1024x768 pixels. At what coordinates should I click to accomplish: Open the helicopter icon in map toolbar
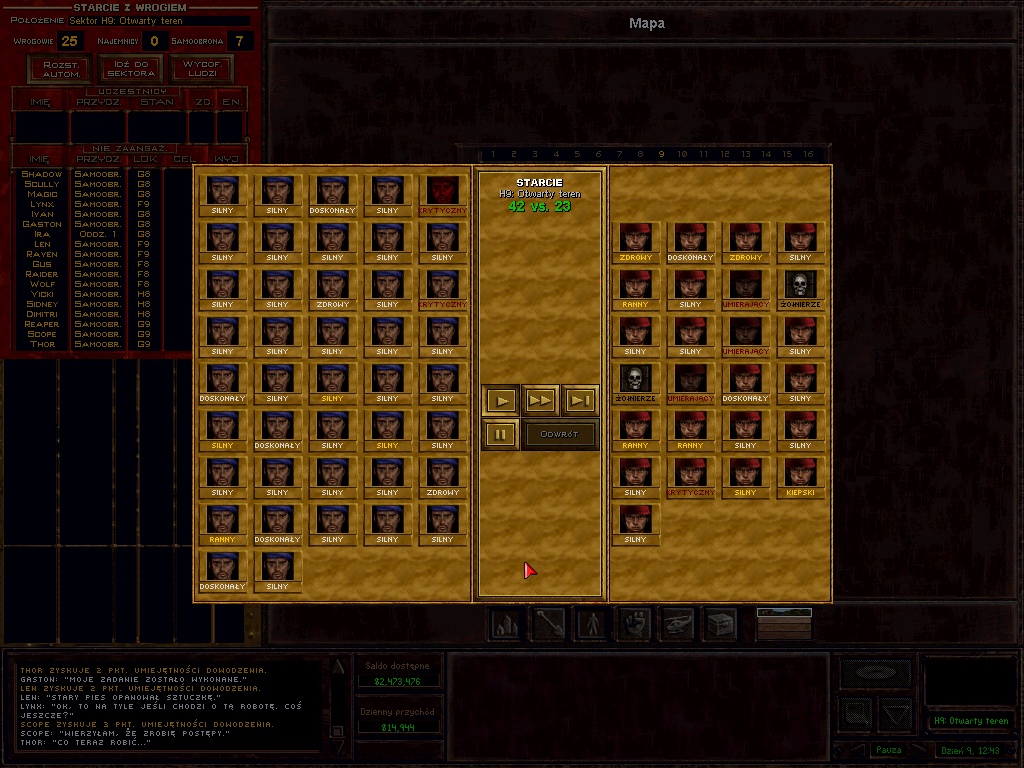[x=678, y=623]
